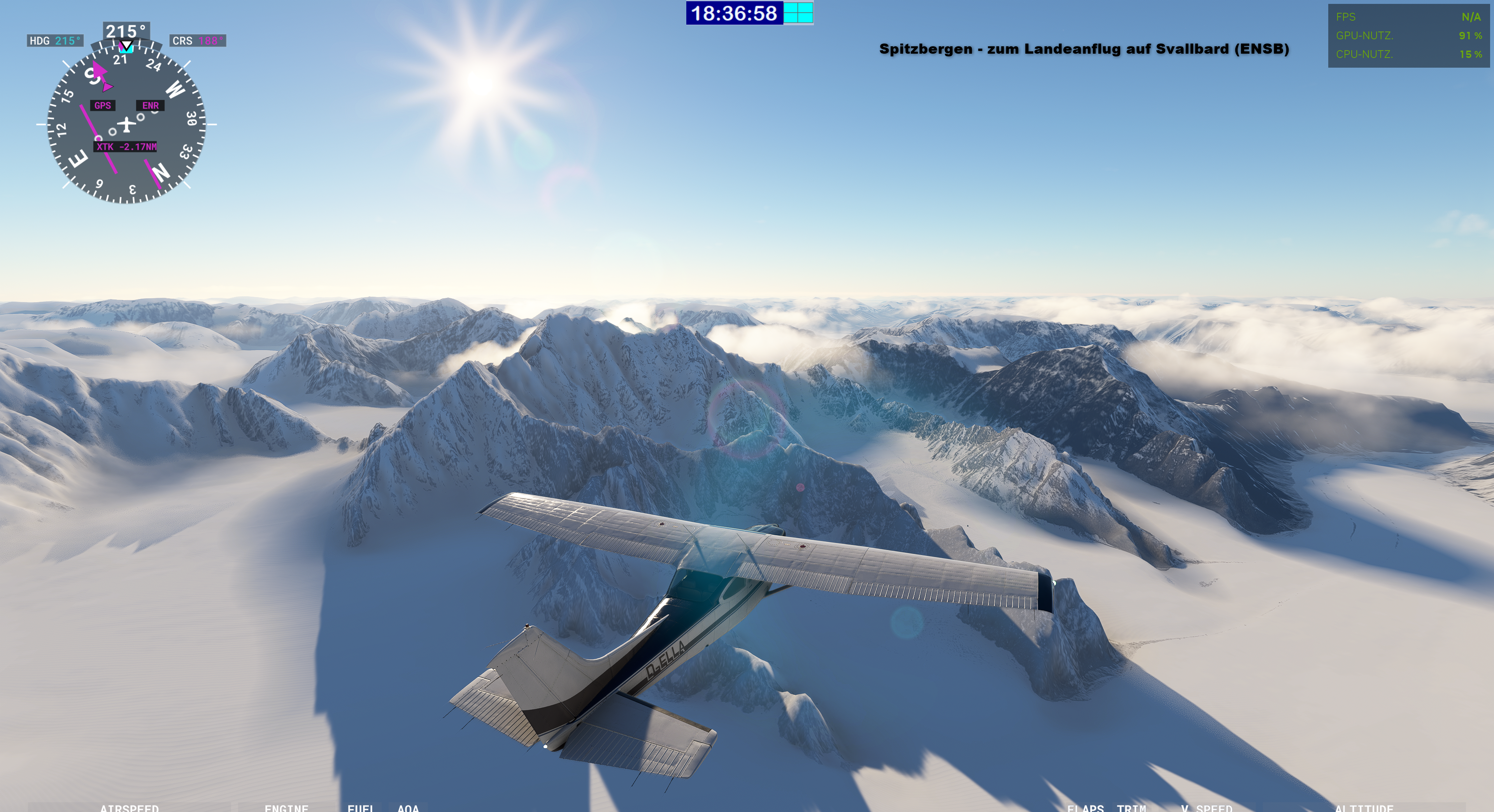
Task: Click the FPS performance overlay panel
Action: (x=1408, y=36)
